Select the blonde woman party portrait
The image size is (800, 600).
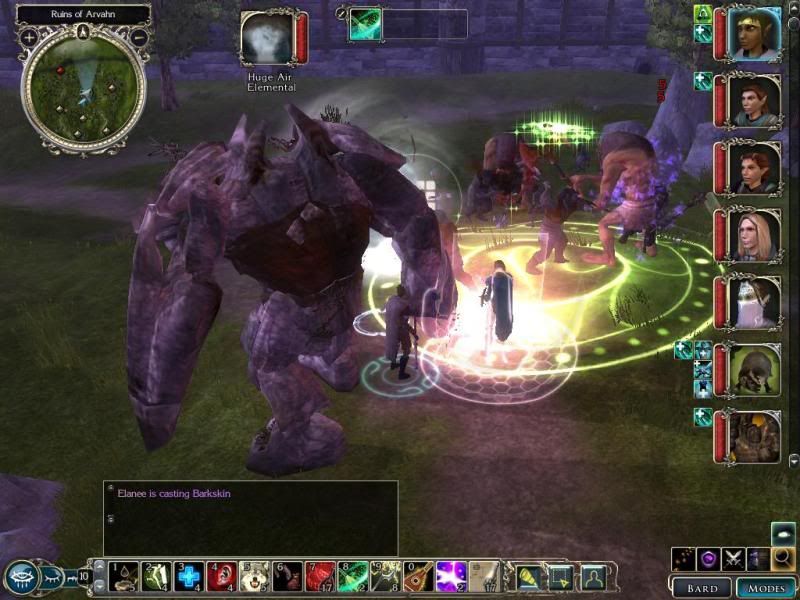coord(754,235)
